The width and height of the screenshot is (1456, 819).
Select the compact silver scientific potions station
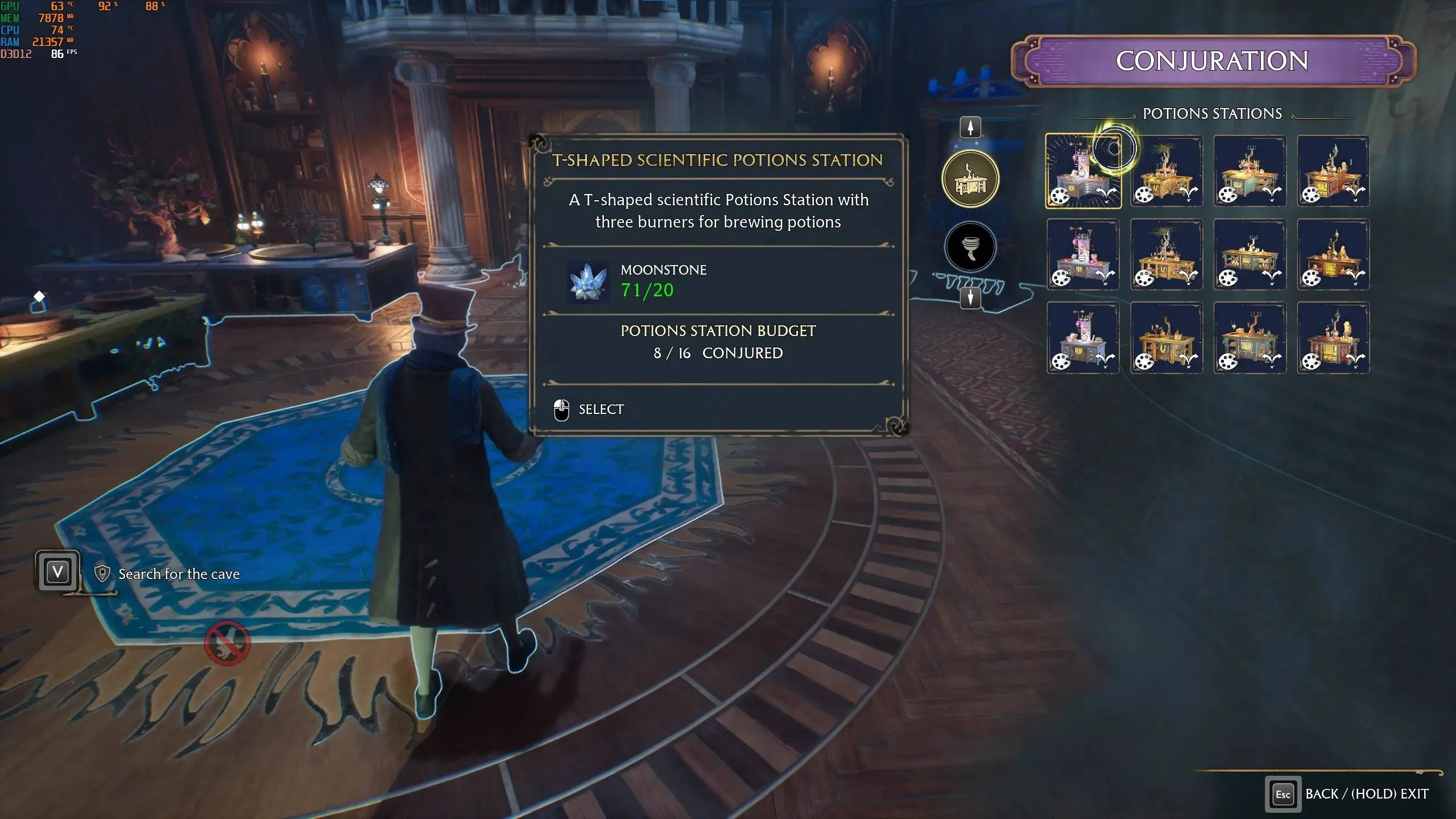(x=1083, y=338)
